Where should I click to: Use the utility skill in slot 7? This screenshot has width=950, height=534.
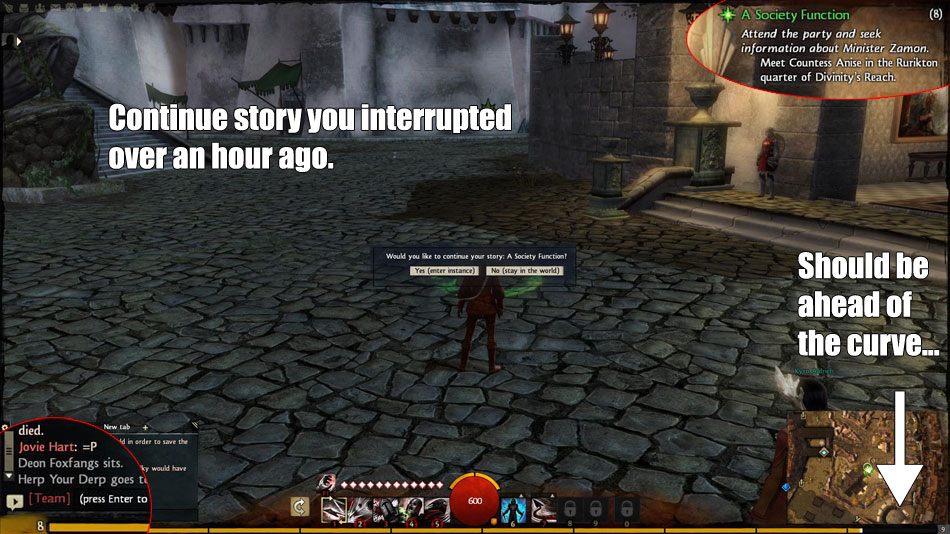543,508
